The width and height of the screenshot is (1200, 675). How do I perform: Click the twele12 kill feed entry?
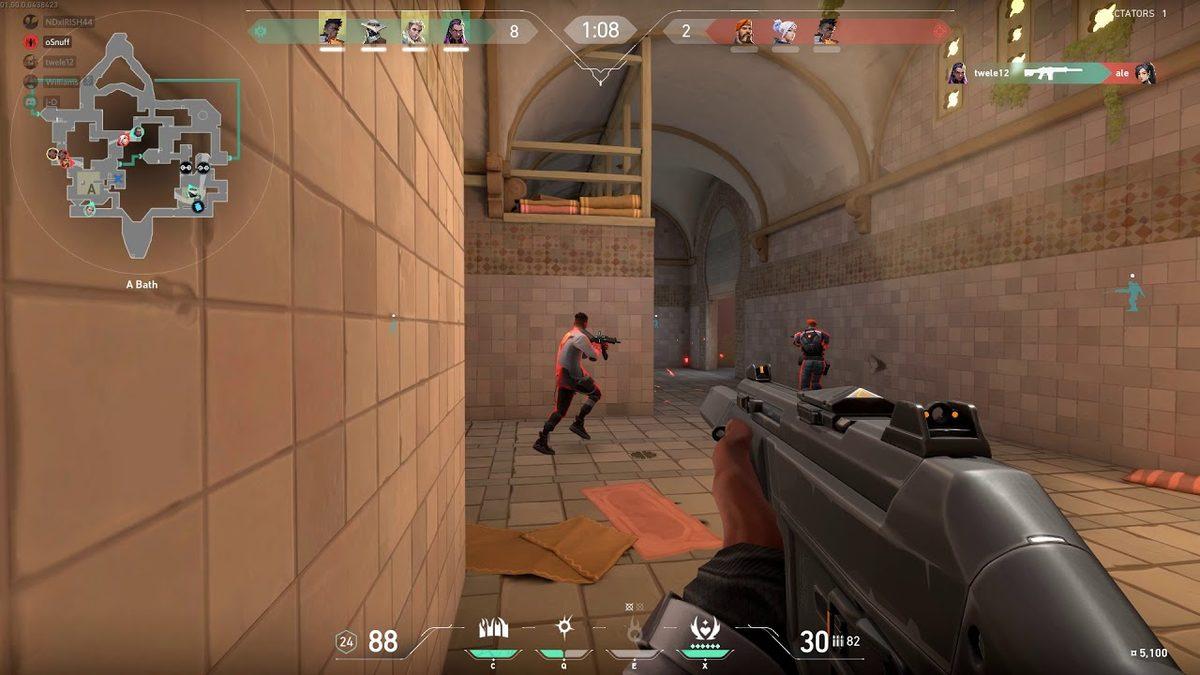(1050, 73)
